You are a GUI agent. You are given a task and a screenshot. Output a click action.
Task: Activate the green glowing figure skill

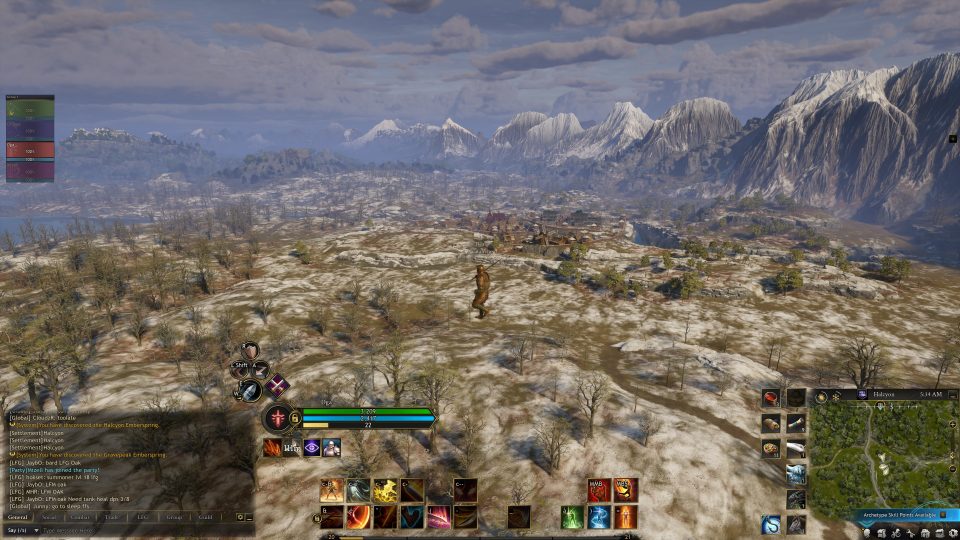[572, 517]
